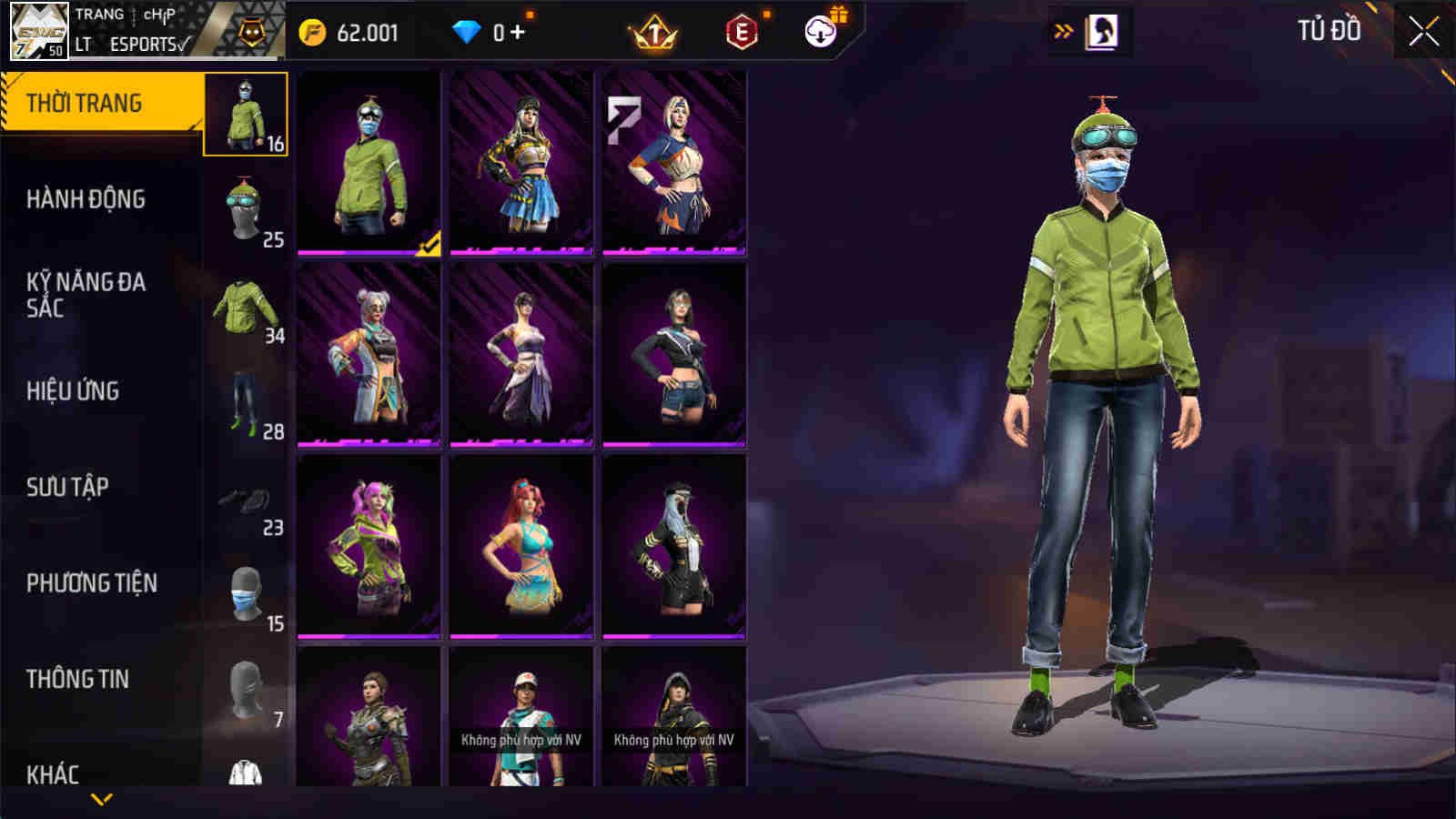Tap the plus button to buy diamonds
The image size is (1456, 819).
point(515,30)
